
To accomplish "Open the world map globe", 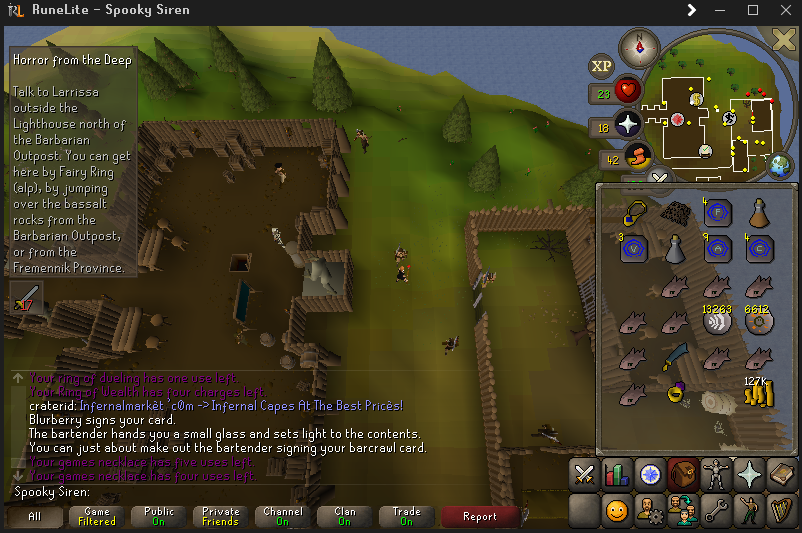I will pos(780,164).
